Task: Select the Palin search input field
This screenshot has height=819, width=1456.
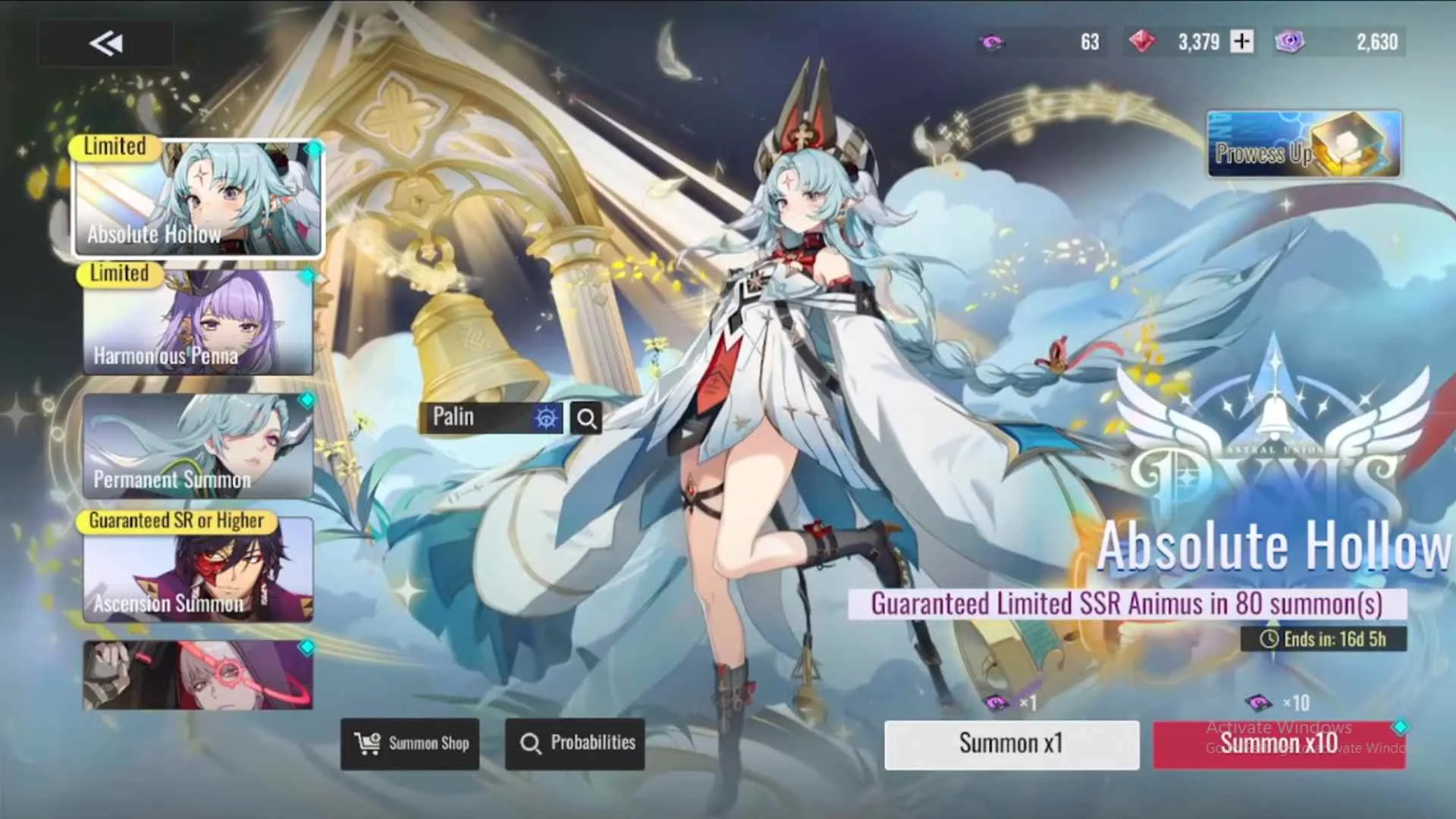Action: pyautogui.click(x=478, y=416)
